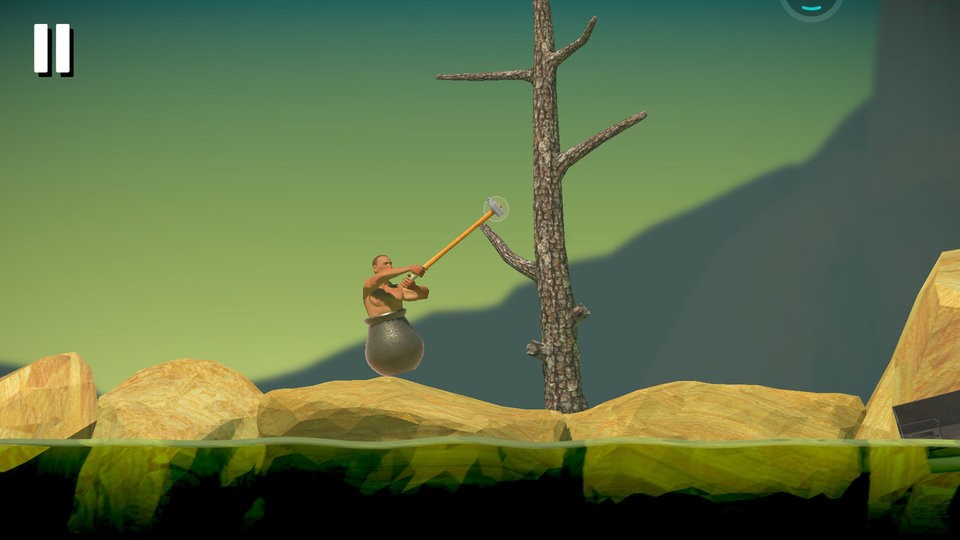Open the floating circular overlay bubble
Viewport: 960px width, 540px height.
click(811, 6)
